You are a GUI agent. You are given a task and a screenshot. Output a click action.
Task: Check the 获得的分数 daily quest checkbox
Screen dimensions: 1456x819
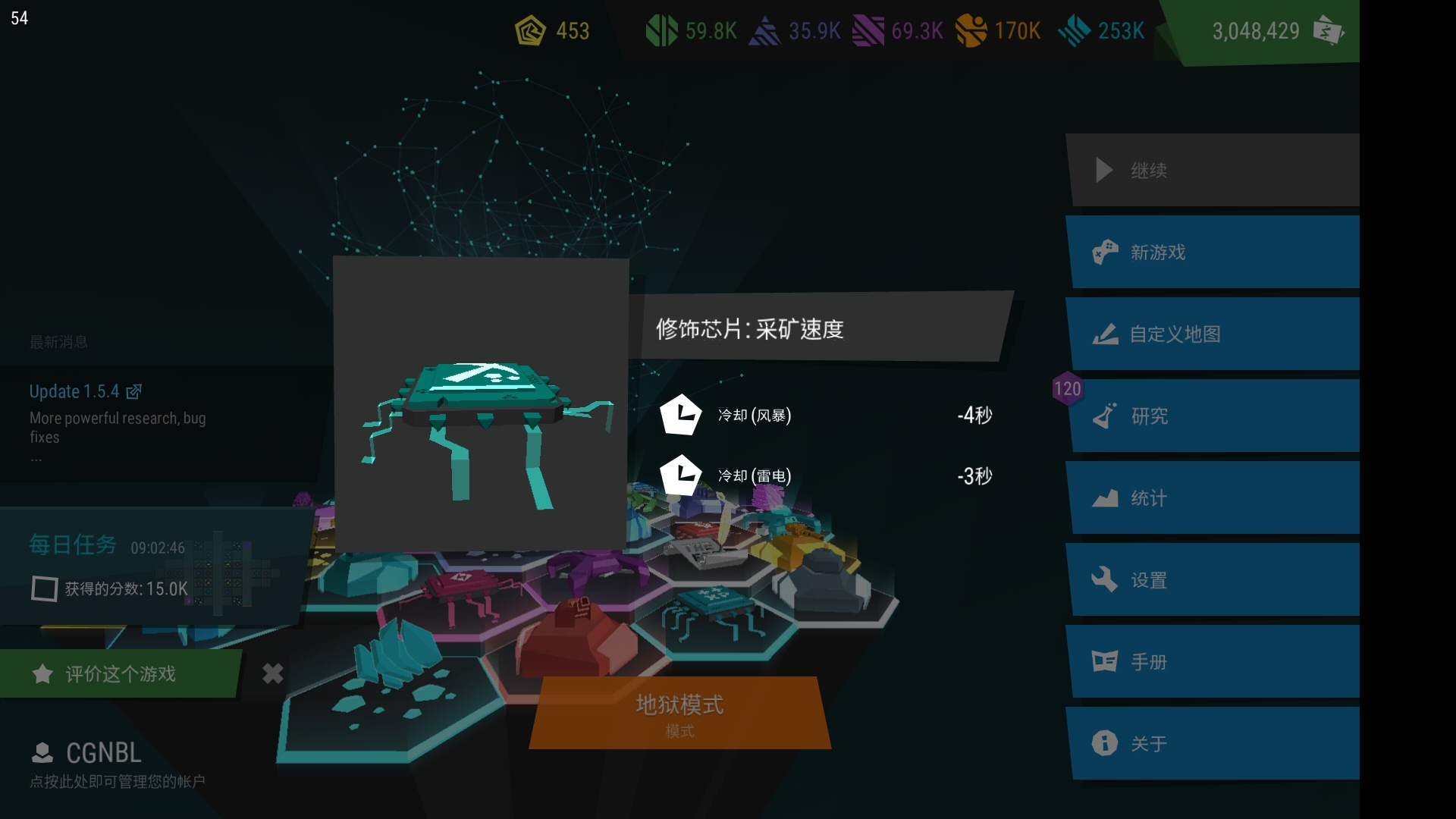tap(44, 588)
